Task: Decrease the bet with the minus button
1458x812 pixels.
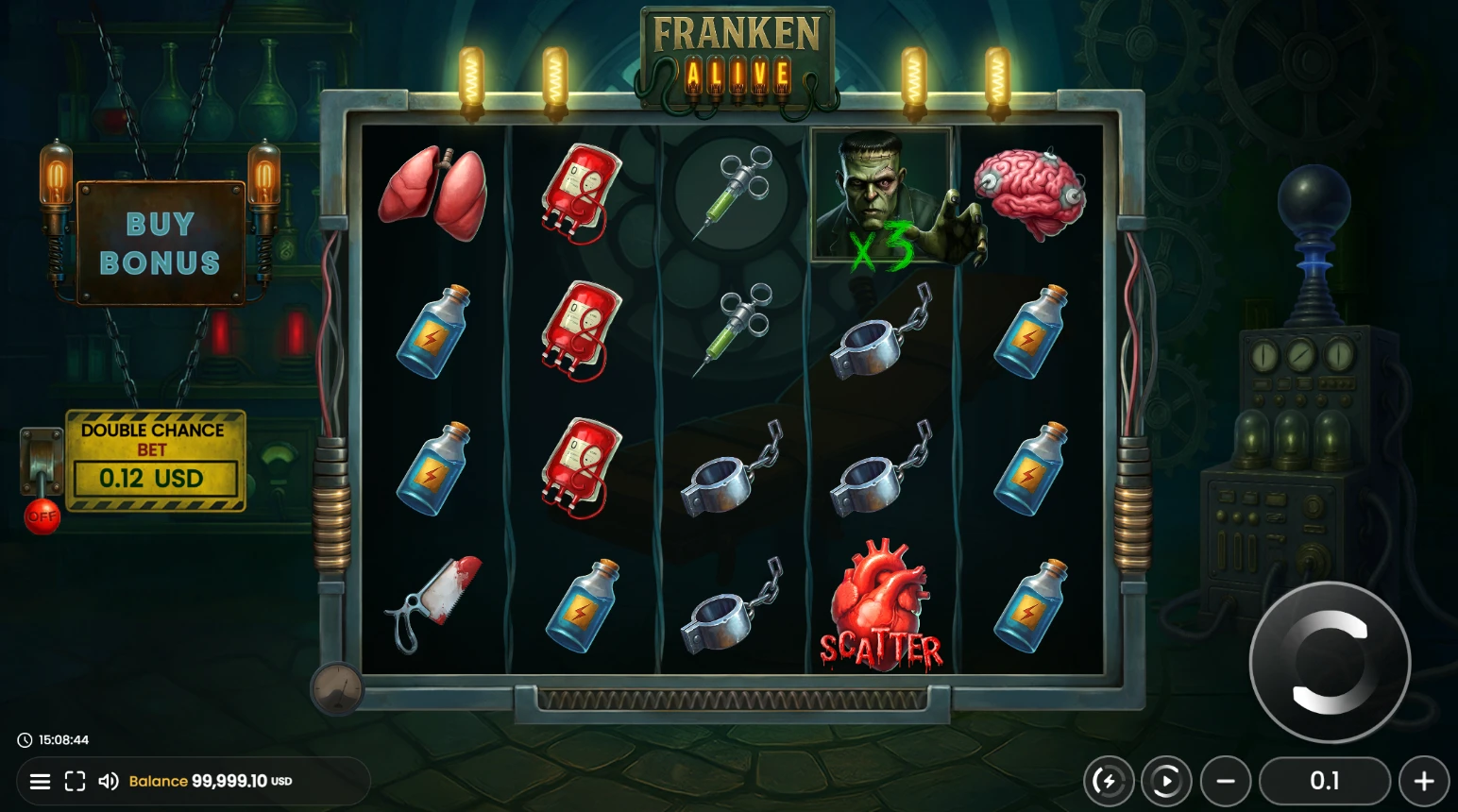Action: (x=1226, y=781)
